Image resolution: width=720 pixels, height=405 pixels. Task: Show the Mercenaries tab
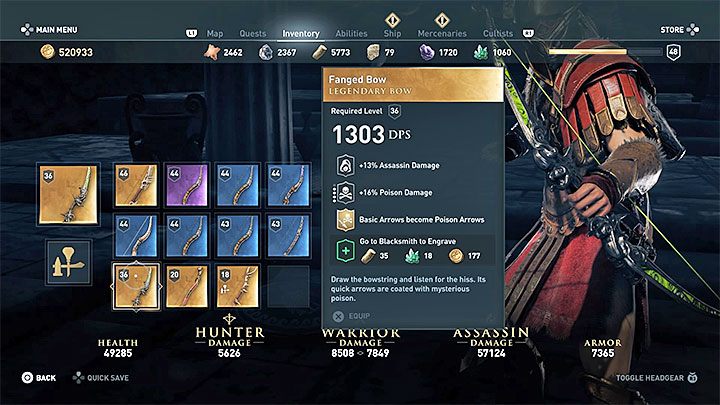(442, 33)
